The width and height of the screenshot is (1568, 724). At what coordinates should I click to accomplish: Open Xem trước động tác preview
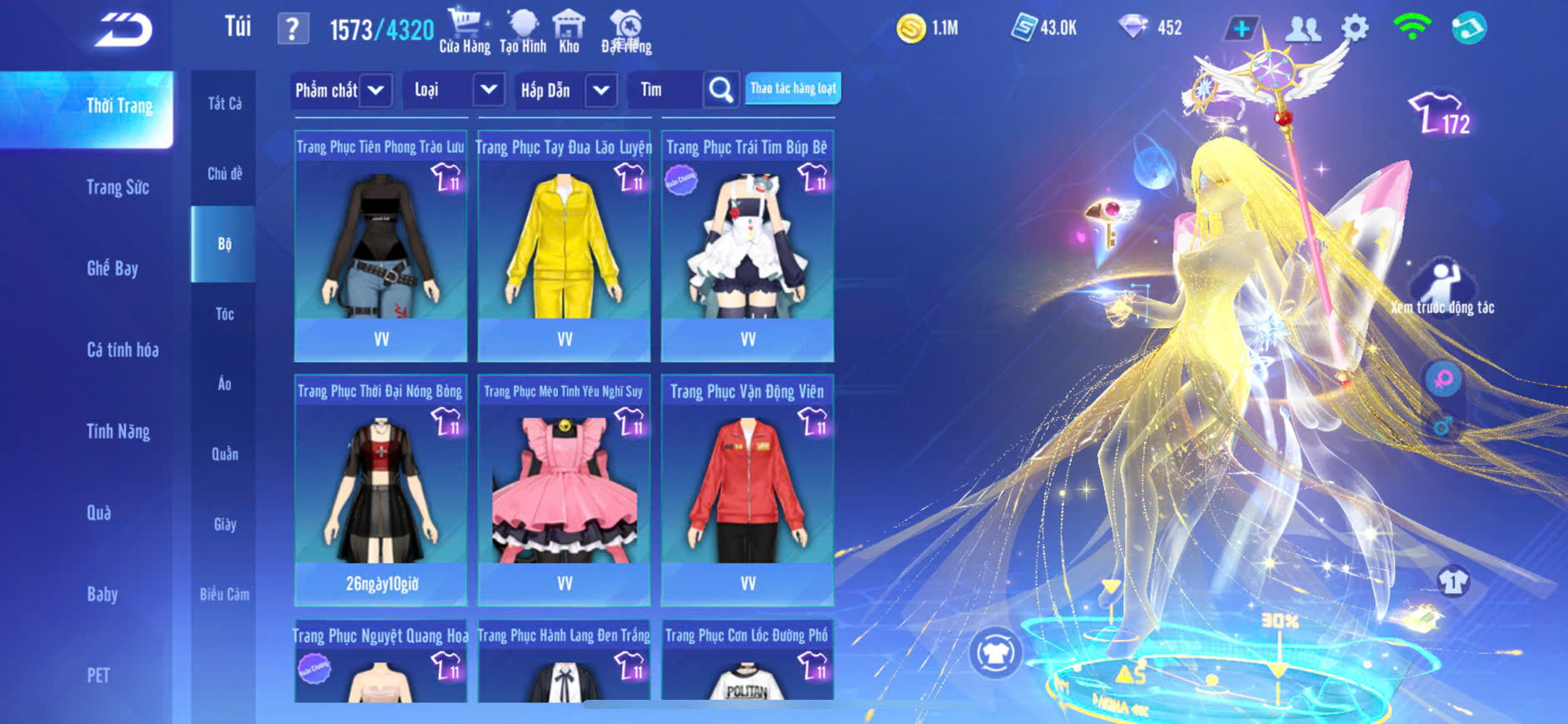pos(1442,288)
